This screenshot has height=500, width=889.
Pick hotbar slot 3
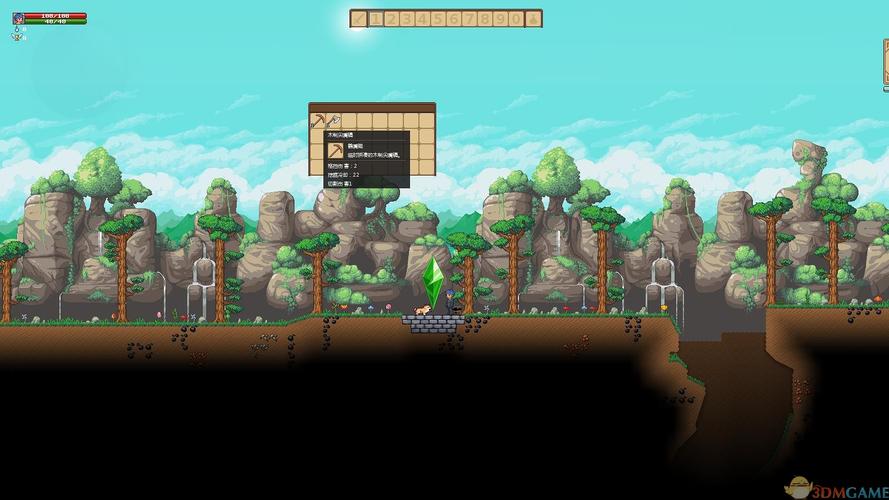[x=407, y=18]
